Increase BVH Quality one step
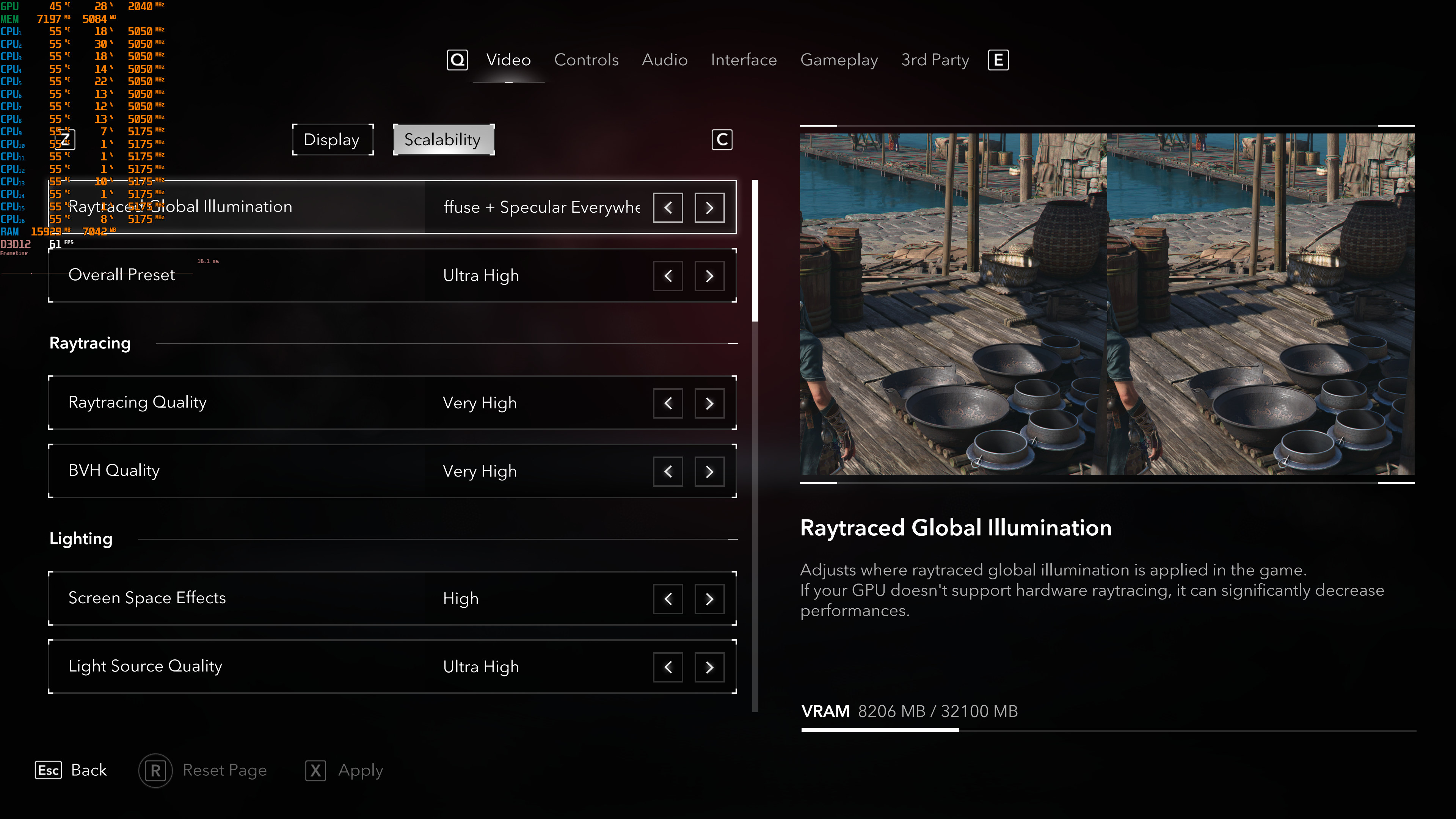 (x=709, y=471)
